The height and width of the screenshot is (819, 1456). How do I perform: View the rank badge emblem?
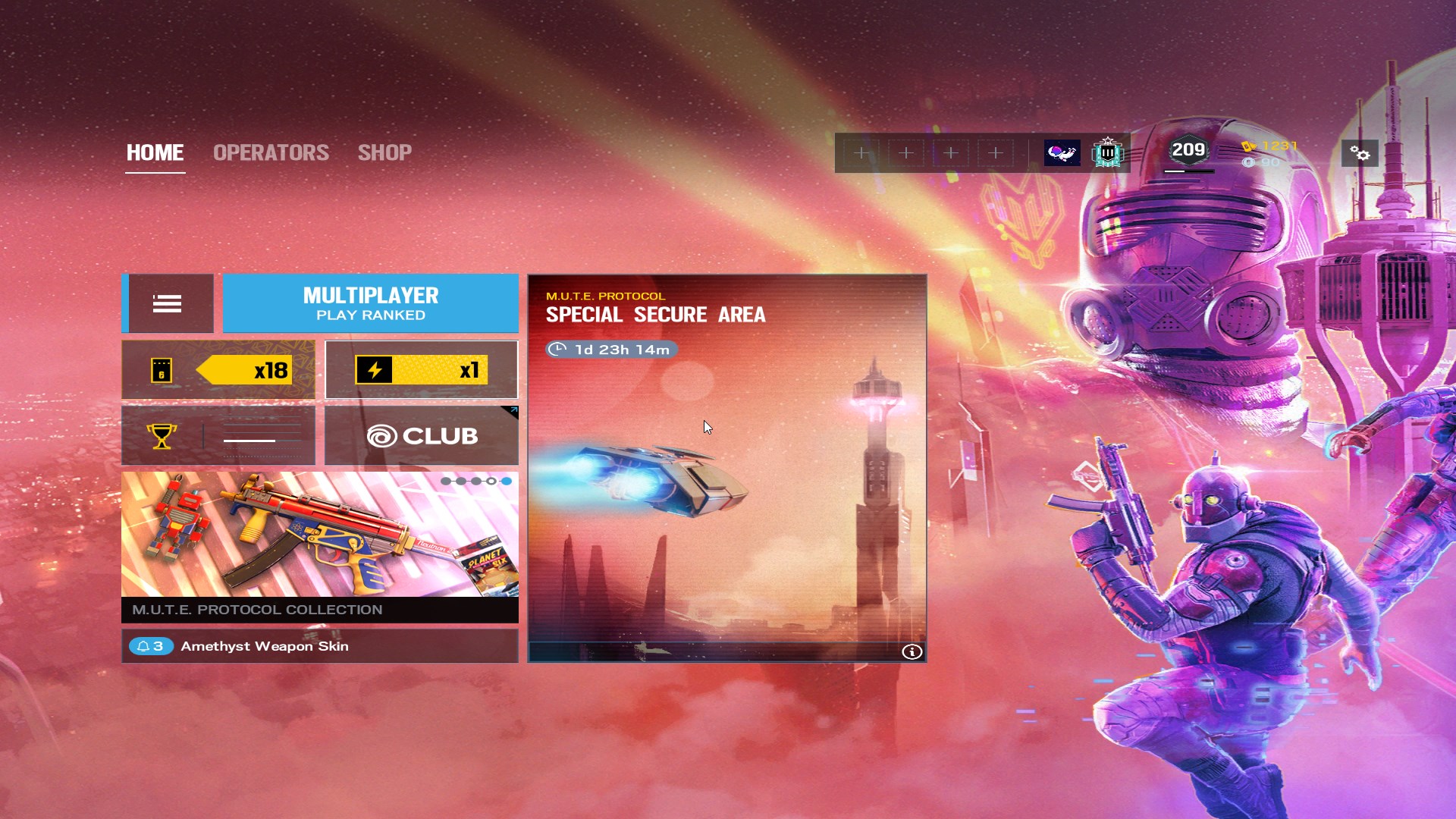click(x=1107, y=153)
